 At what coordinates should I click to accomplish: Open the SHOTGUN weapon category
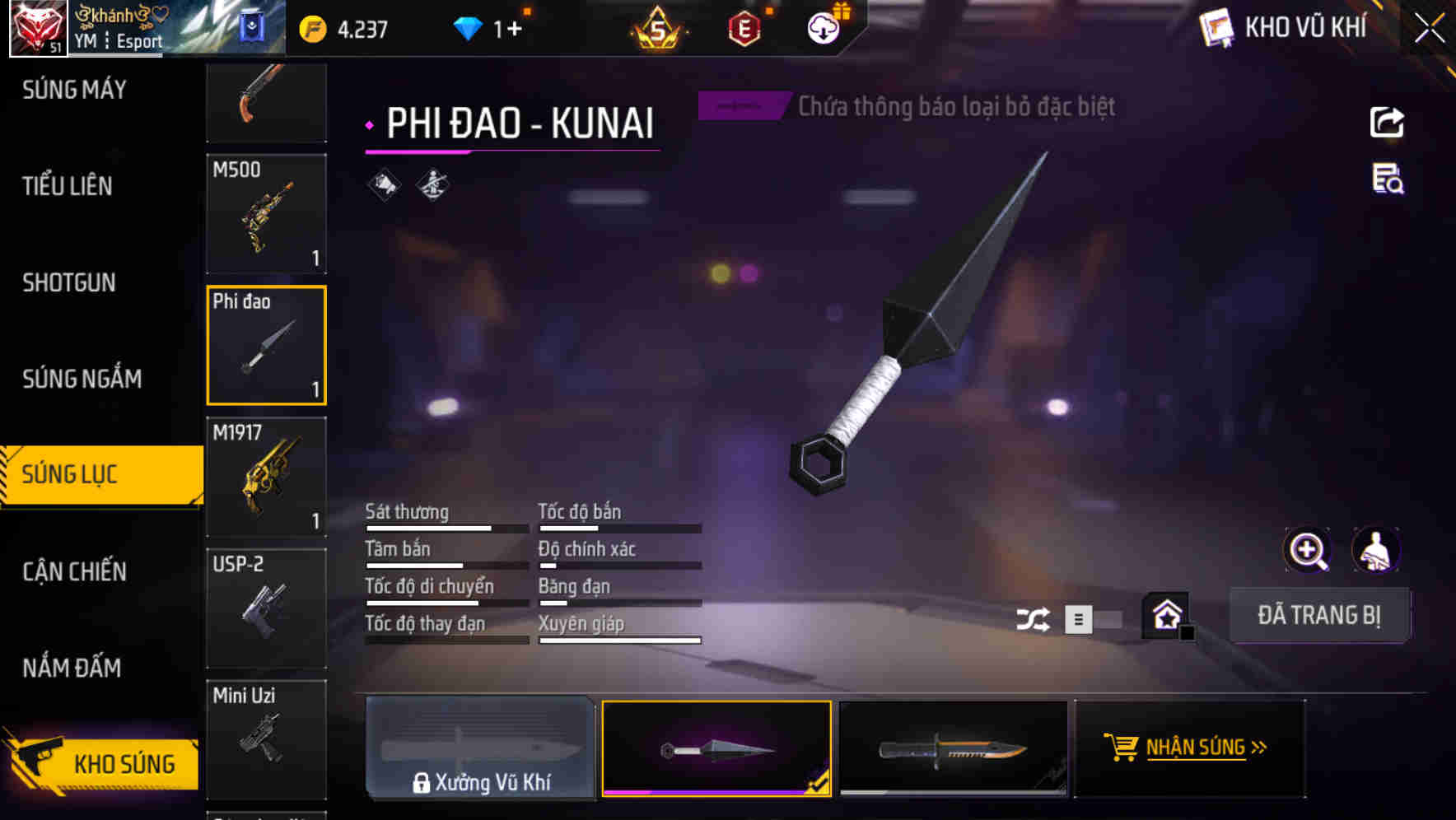[69, 282]
